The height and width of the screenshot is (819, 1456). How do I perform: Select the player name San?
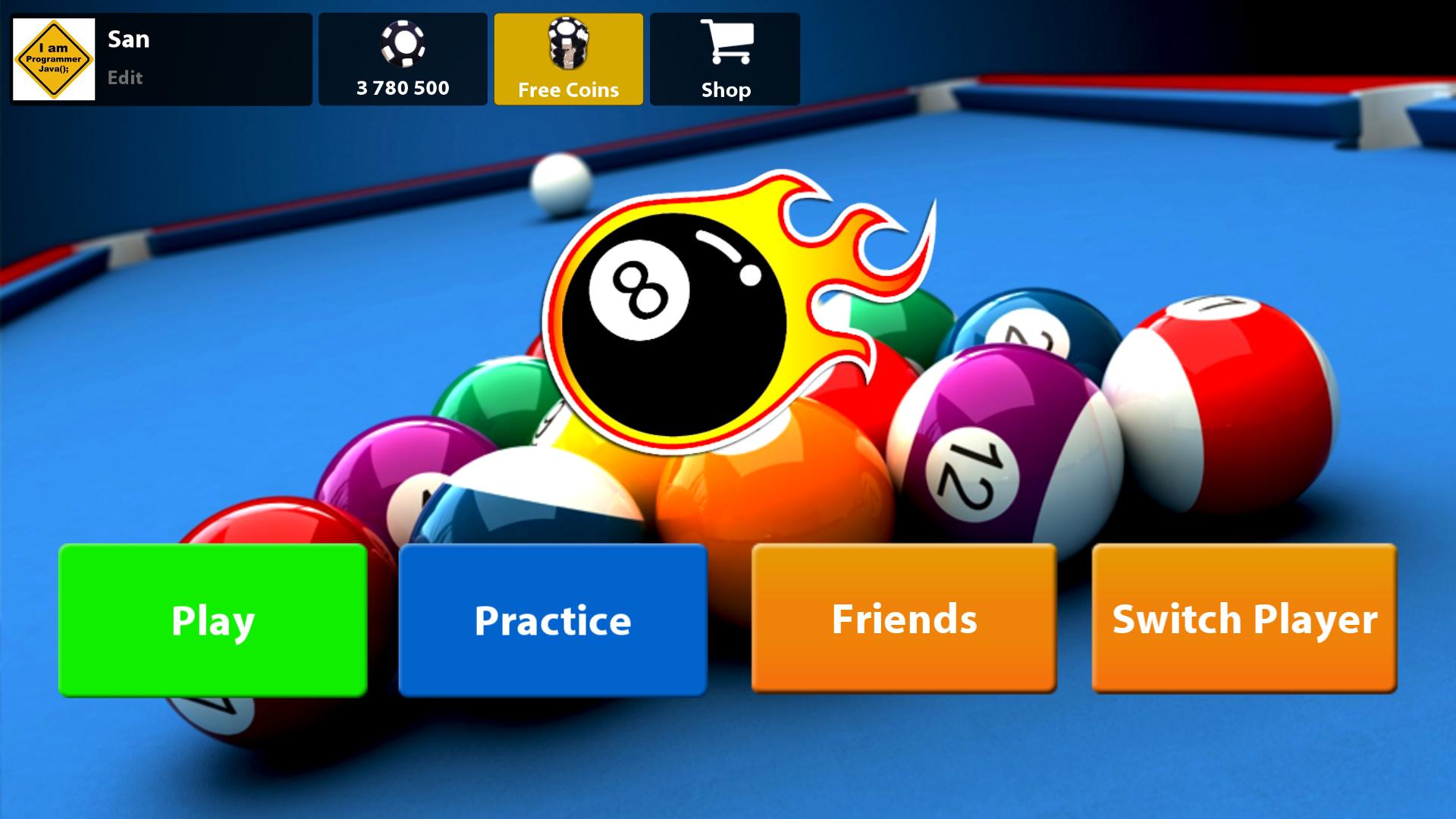tap(128, 39)
